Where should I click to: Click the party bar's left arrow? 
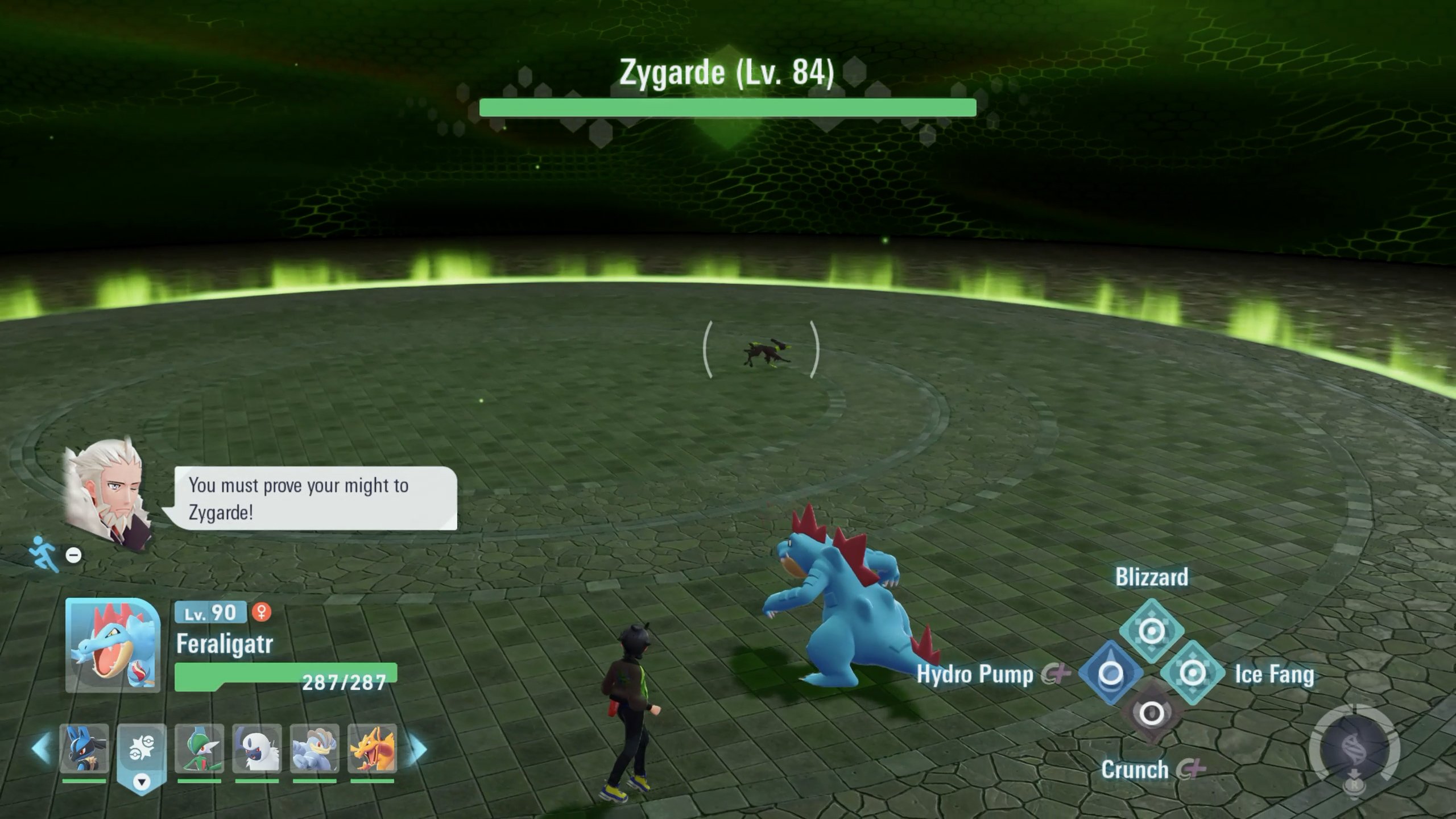coord(41,748)
